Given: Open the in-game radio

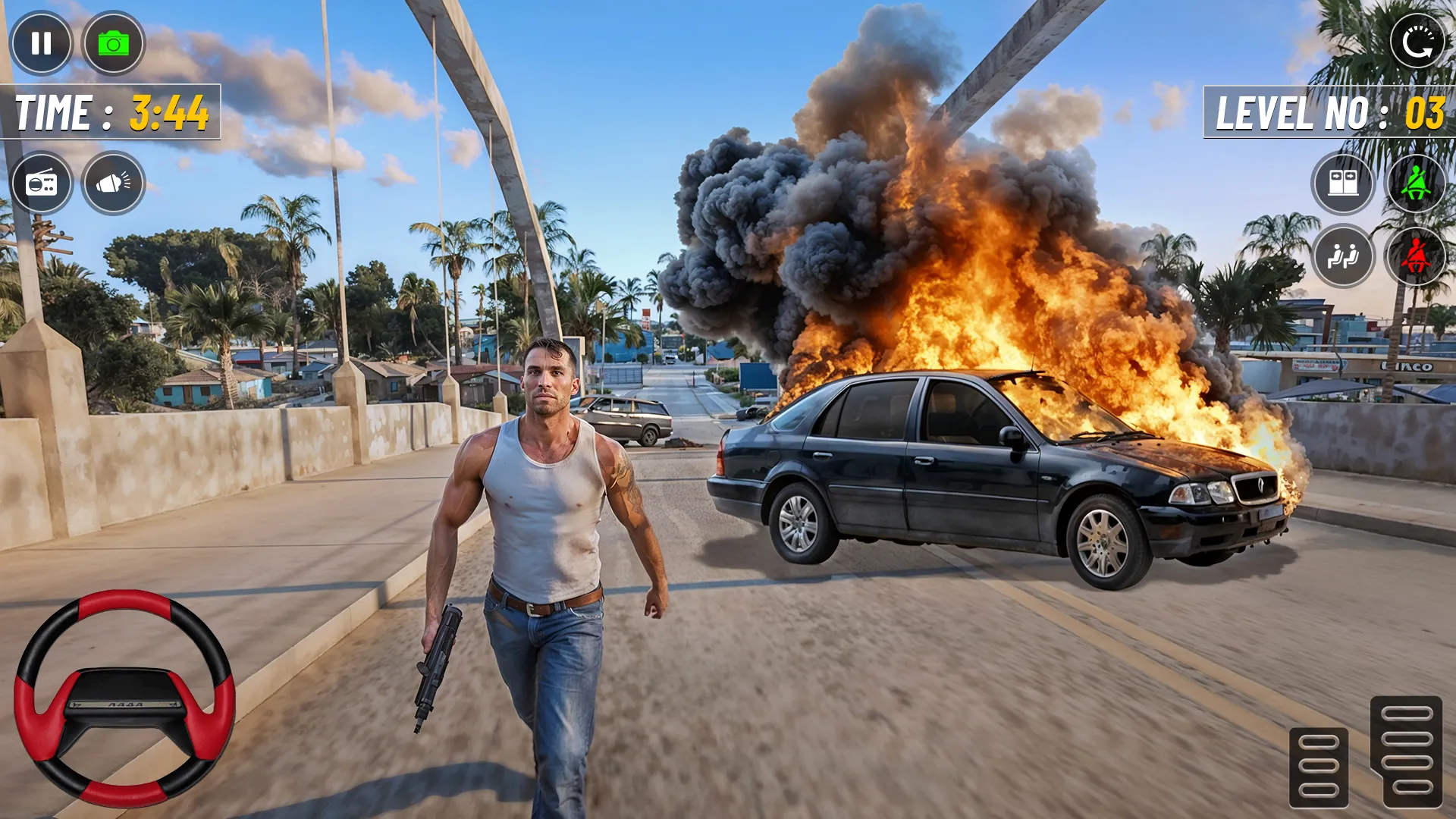Looking at the screenshot, I should pyautogui.click(x=42, y=184).
